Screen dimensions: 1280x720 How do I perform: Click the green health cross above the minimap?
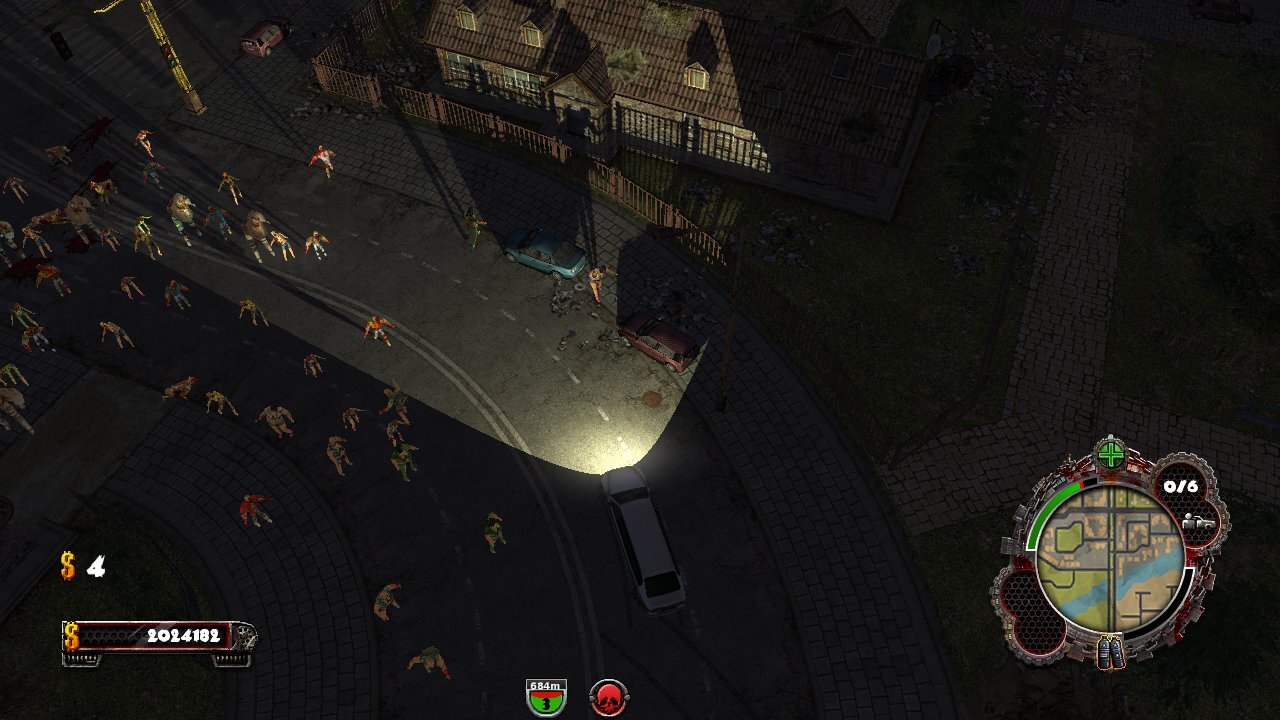(1112, 454)
